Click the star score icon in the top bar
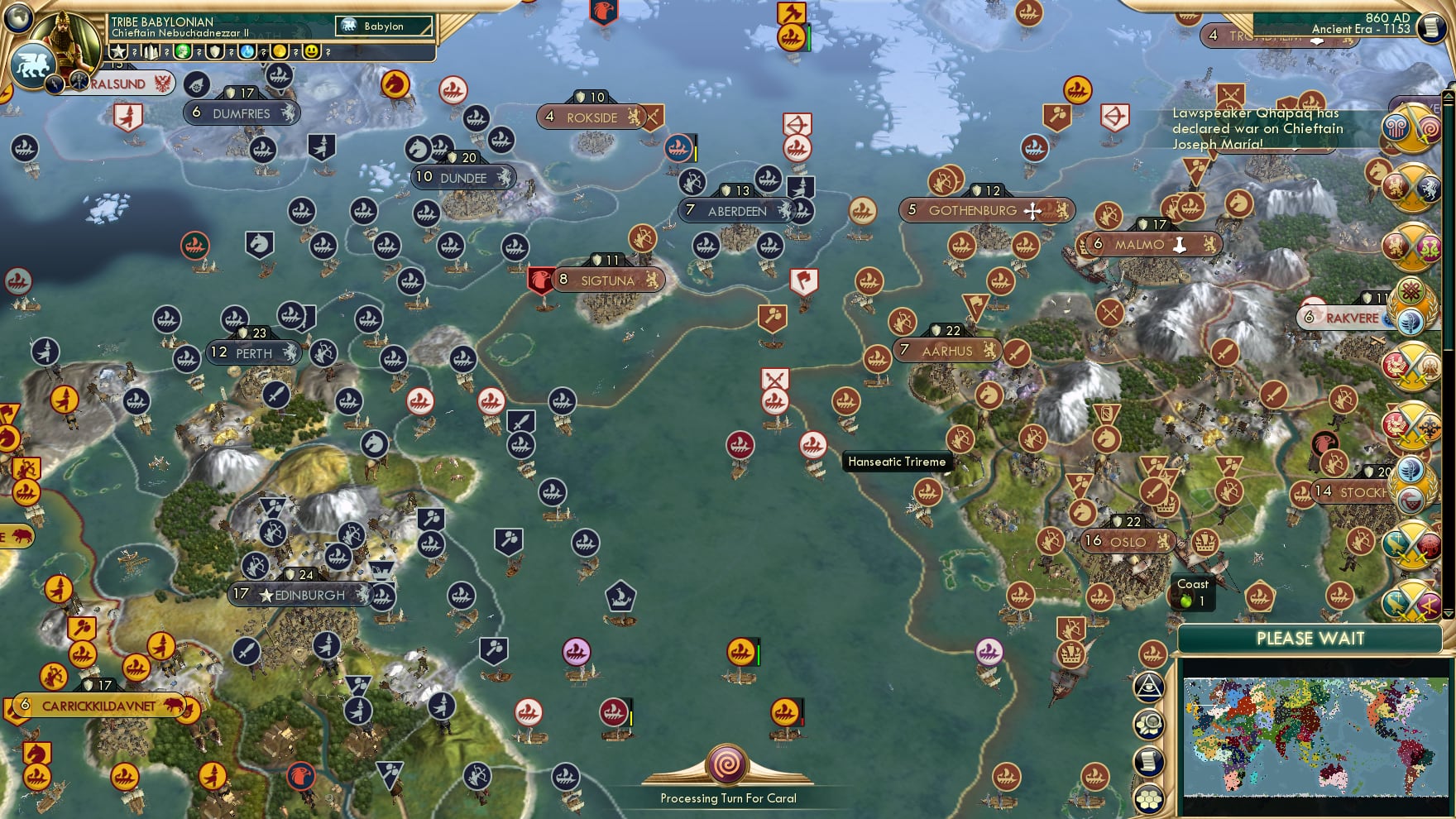 coord(117,53)
